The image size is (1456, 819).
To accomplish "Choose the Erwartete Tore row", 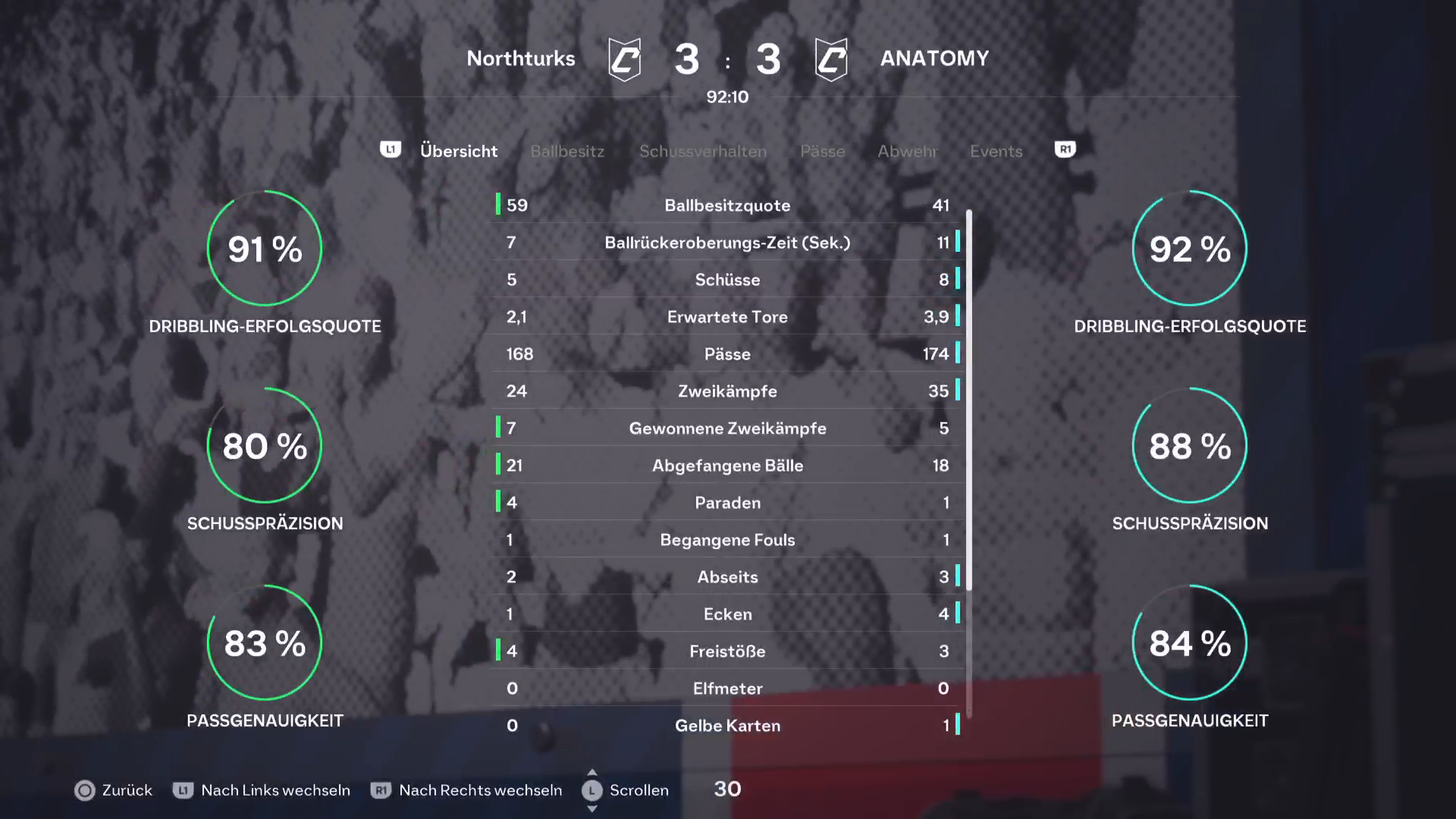I will coord(727,317).
